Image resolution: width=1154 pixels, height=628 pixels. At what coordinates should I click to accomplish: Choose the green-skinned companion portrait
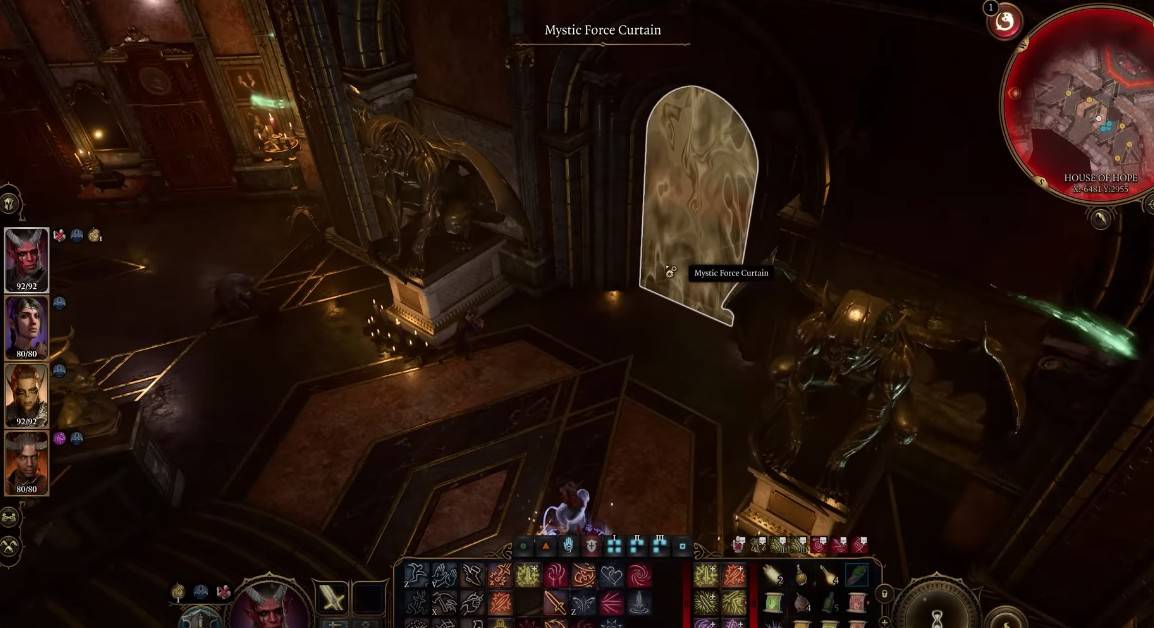coord(26,393)
